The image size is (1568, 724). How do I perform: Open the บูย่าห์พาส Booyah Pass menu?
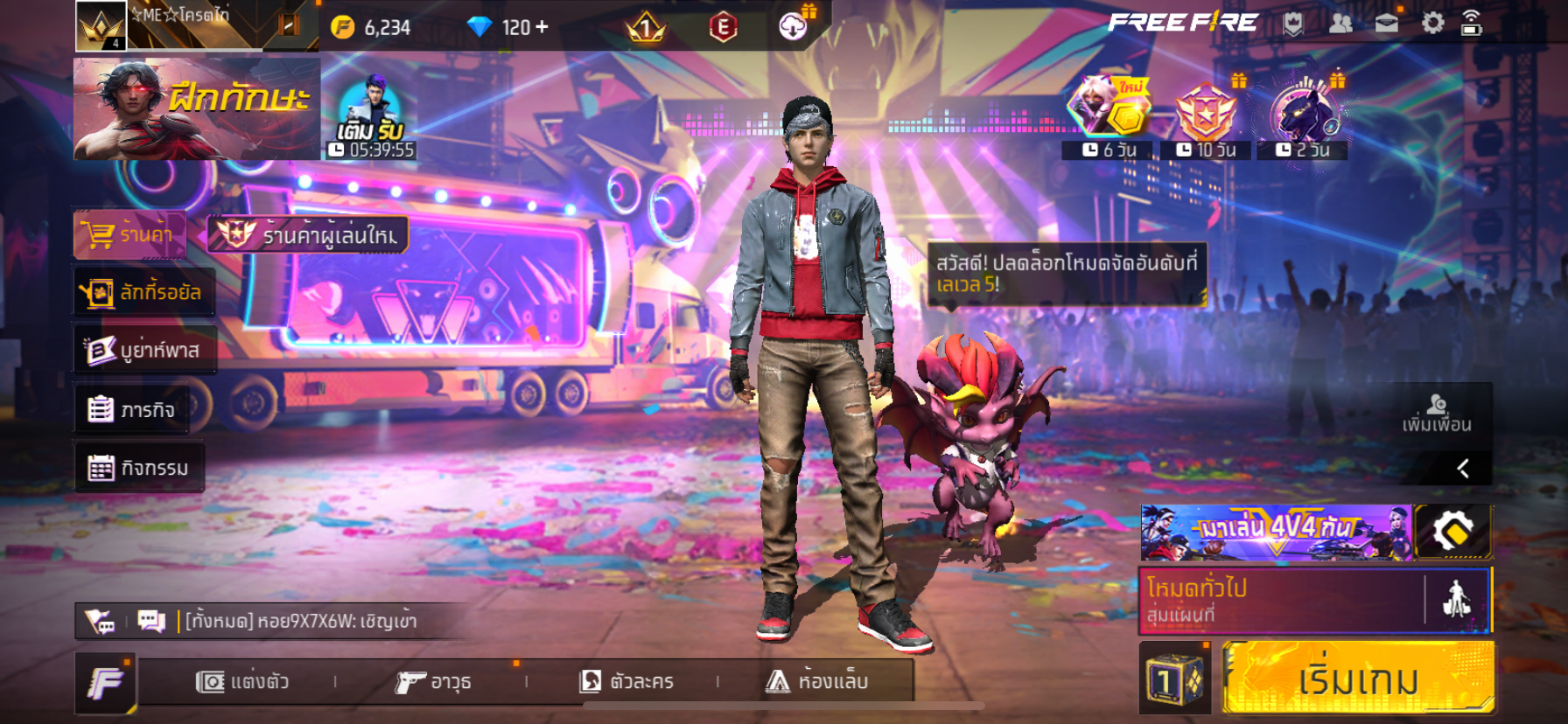144,350
